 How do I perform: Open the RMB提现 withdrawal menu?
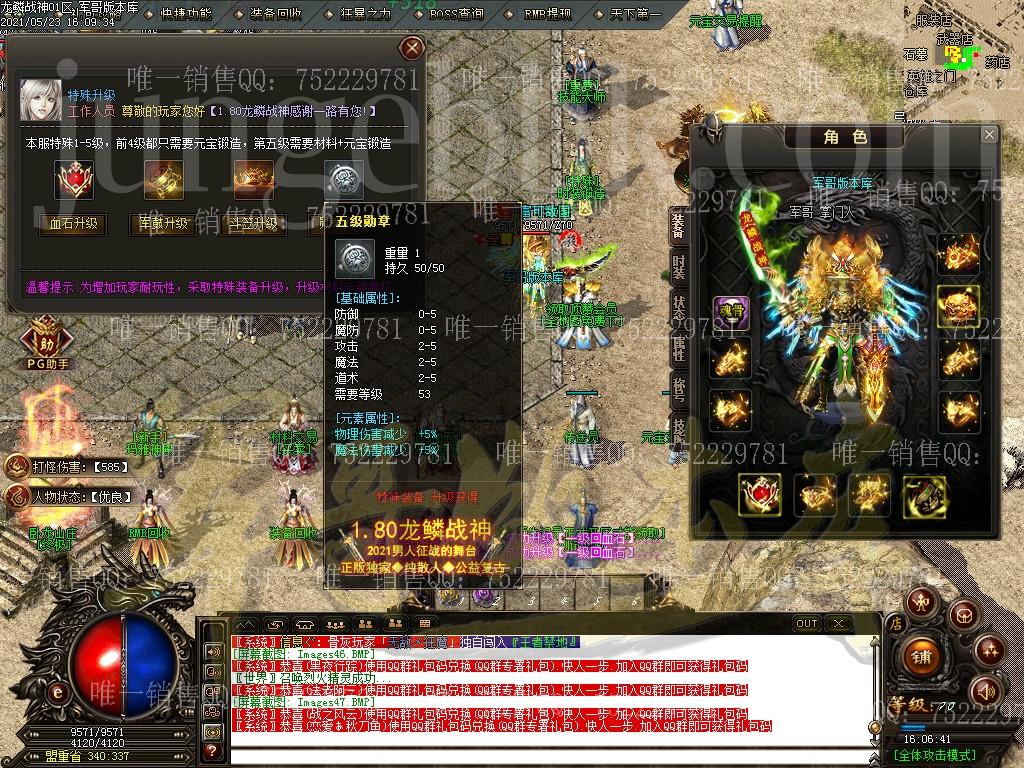coord(547,14)
